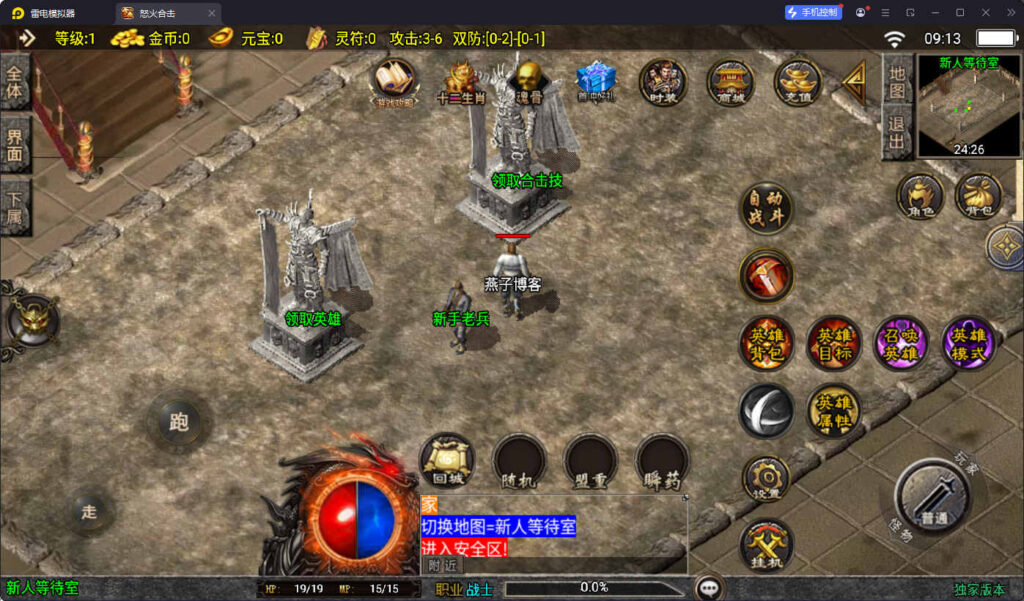1024x601 pixels.
Task: Open the 角色 character sheet
Action: pos(919,195)
